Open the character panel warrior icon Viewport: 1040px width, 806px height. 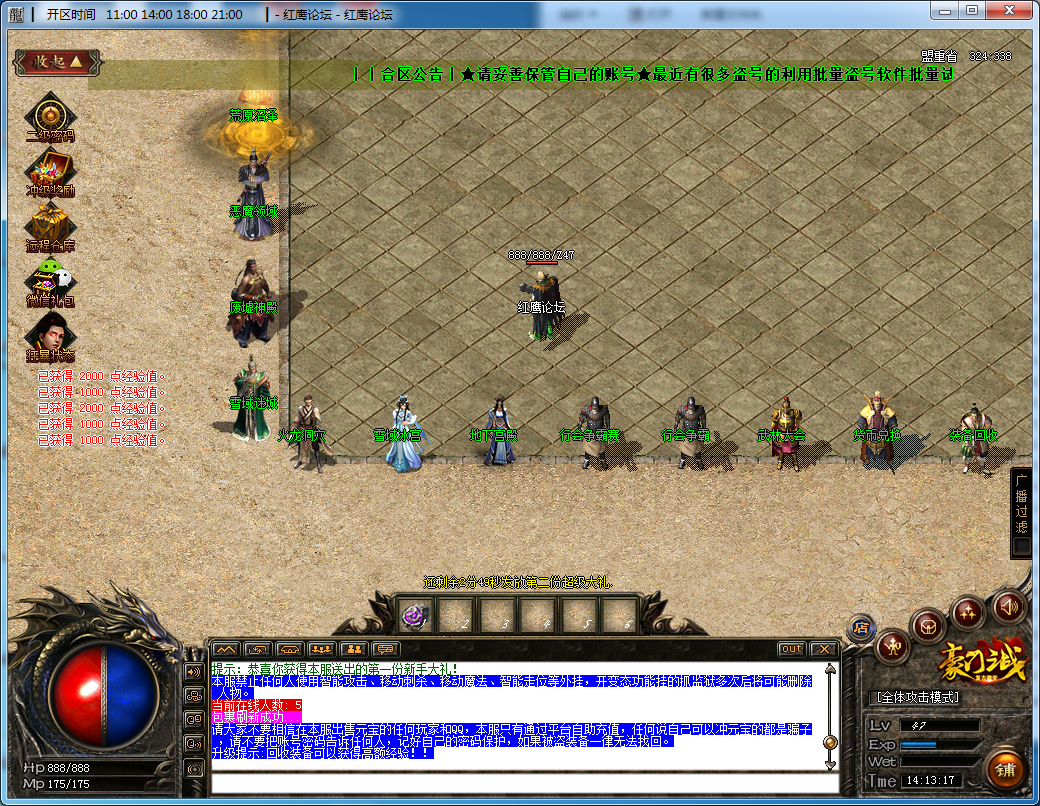(892, 647)
